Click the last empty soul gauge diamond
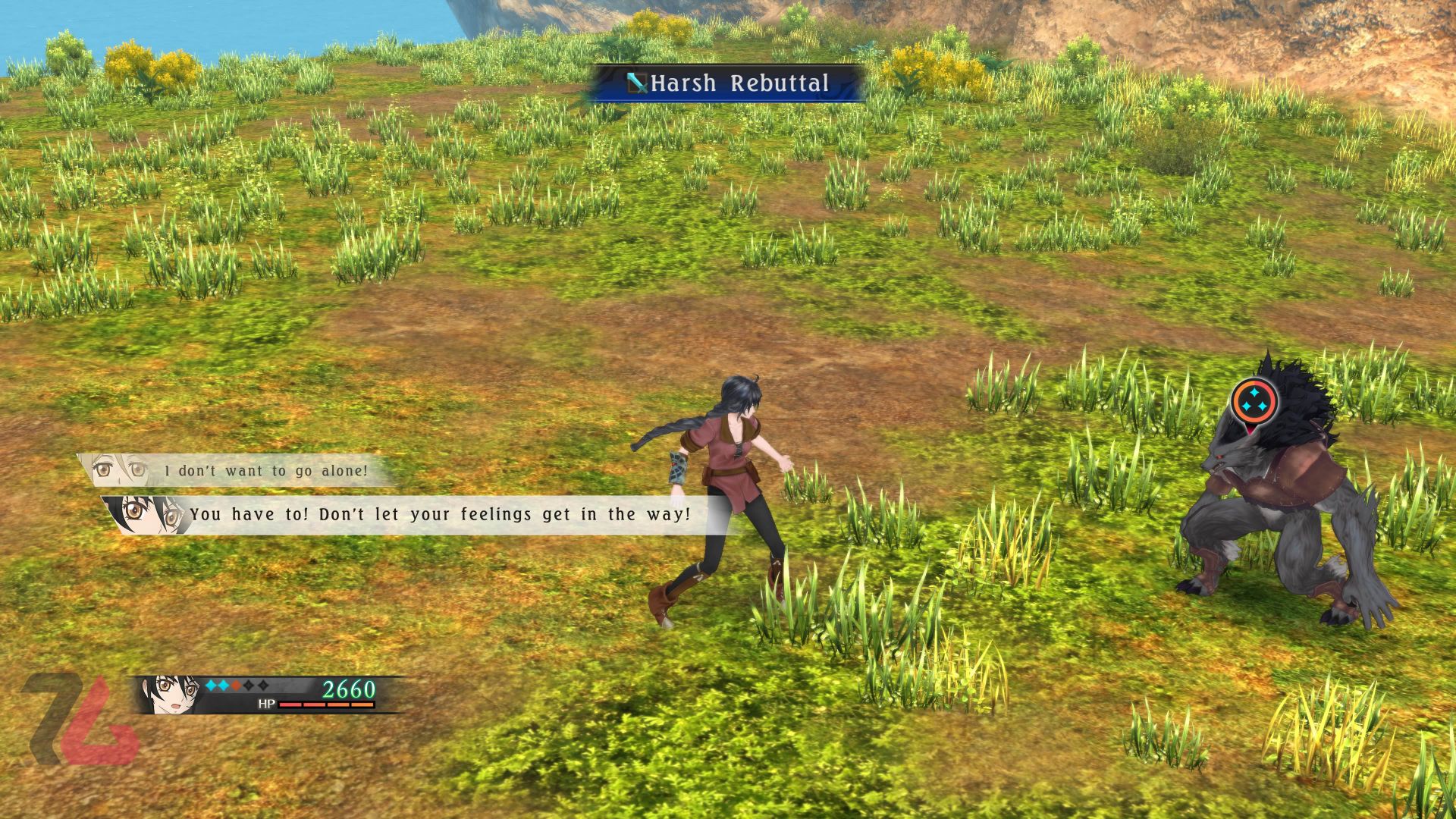1456x819 pixels. (263, 685)
